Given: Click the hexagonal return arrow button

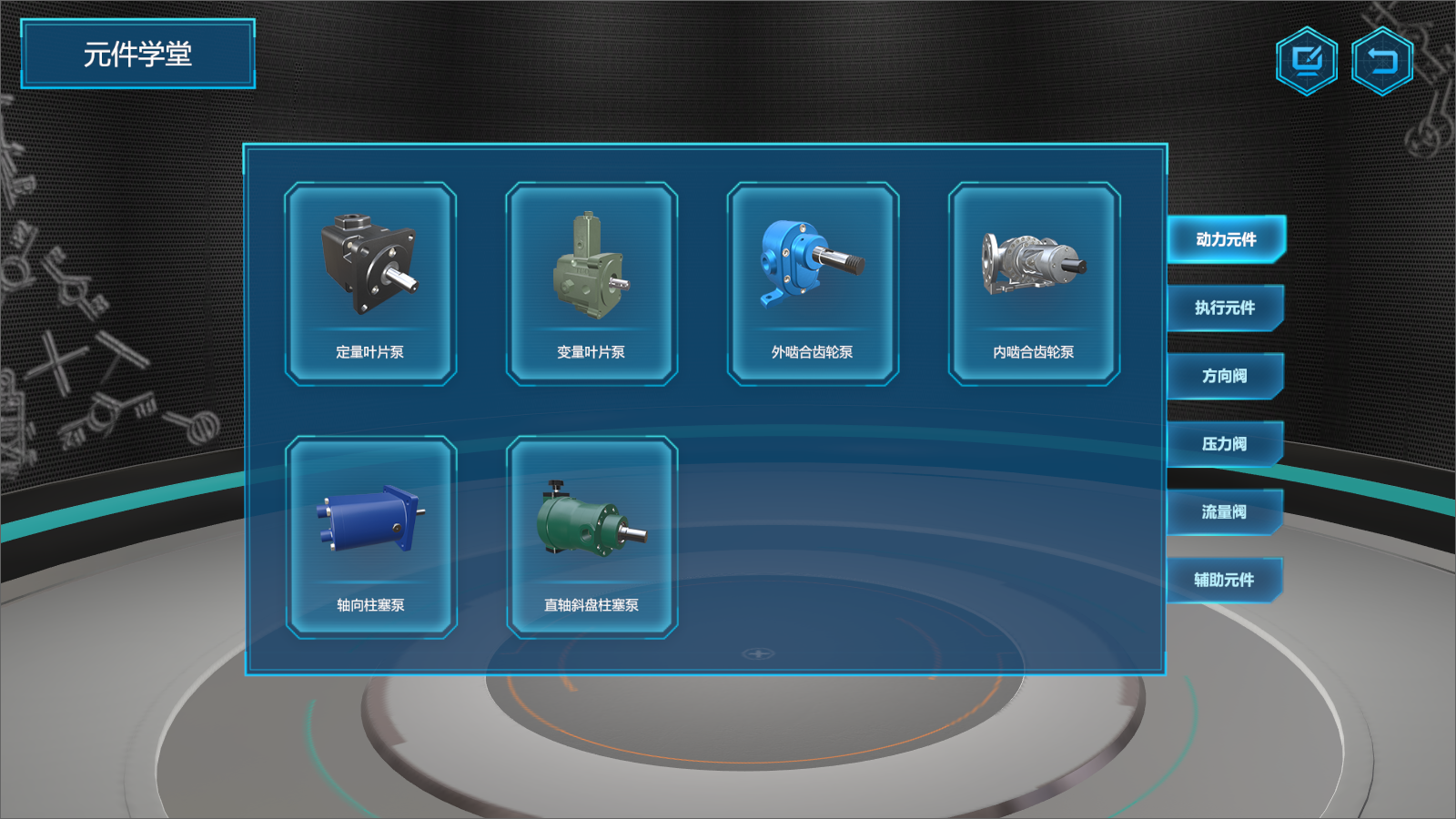Looking at the screenshot, I should pos(1381,61).
